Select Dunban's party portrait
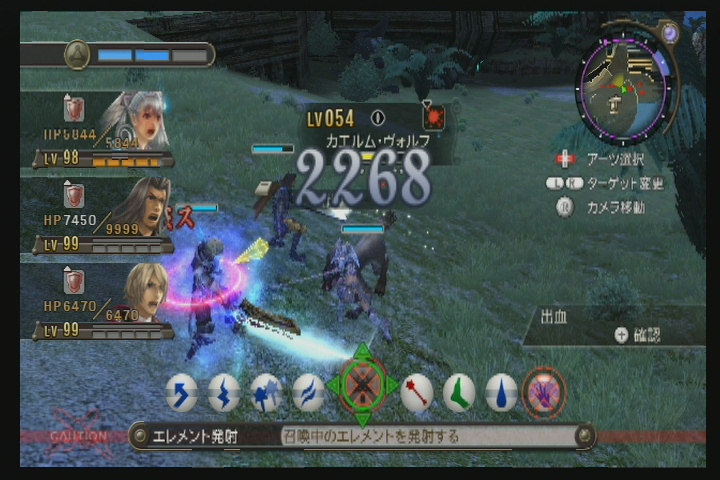Image resolution: width=720 pixels, height=480 pixels. [140, 207]
